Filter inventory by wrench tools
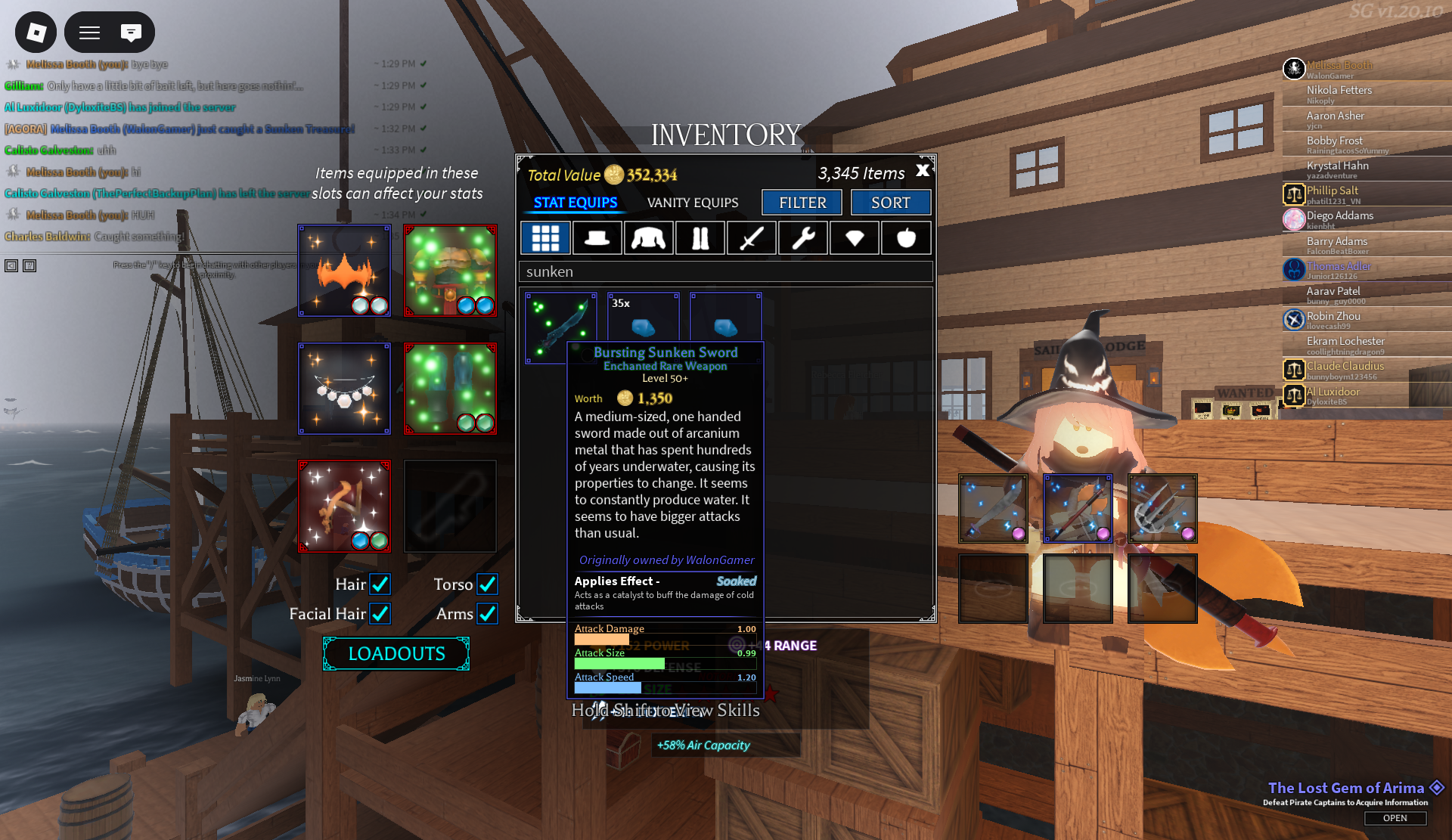This screenshot has width=1452, height=840. 803,238
